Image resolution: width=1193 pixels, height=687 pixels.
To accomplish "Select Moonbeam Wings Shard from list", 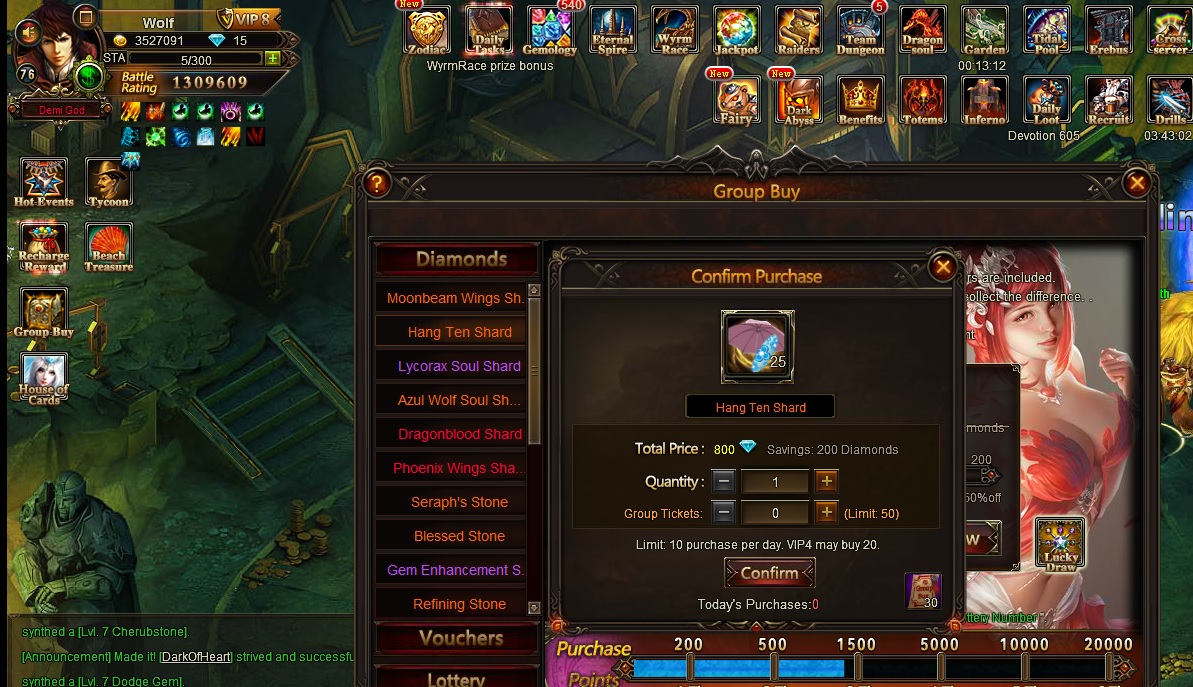I will 455,298.
